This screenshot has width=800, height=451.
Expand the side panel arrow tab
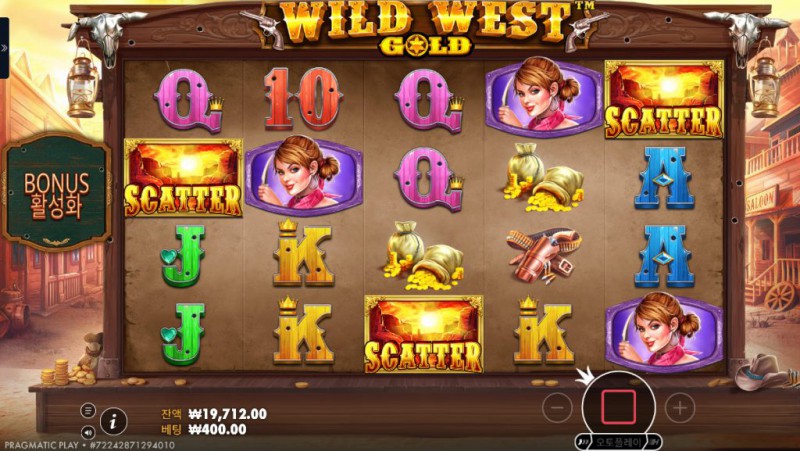[x=3, y=48]
